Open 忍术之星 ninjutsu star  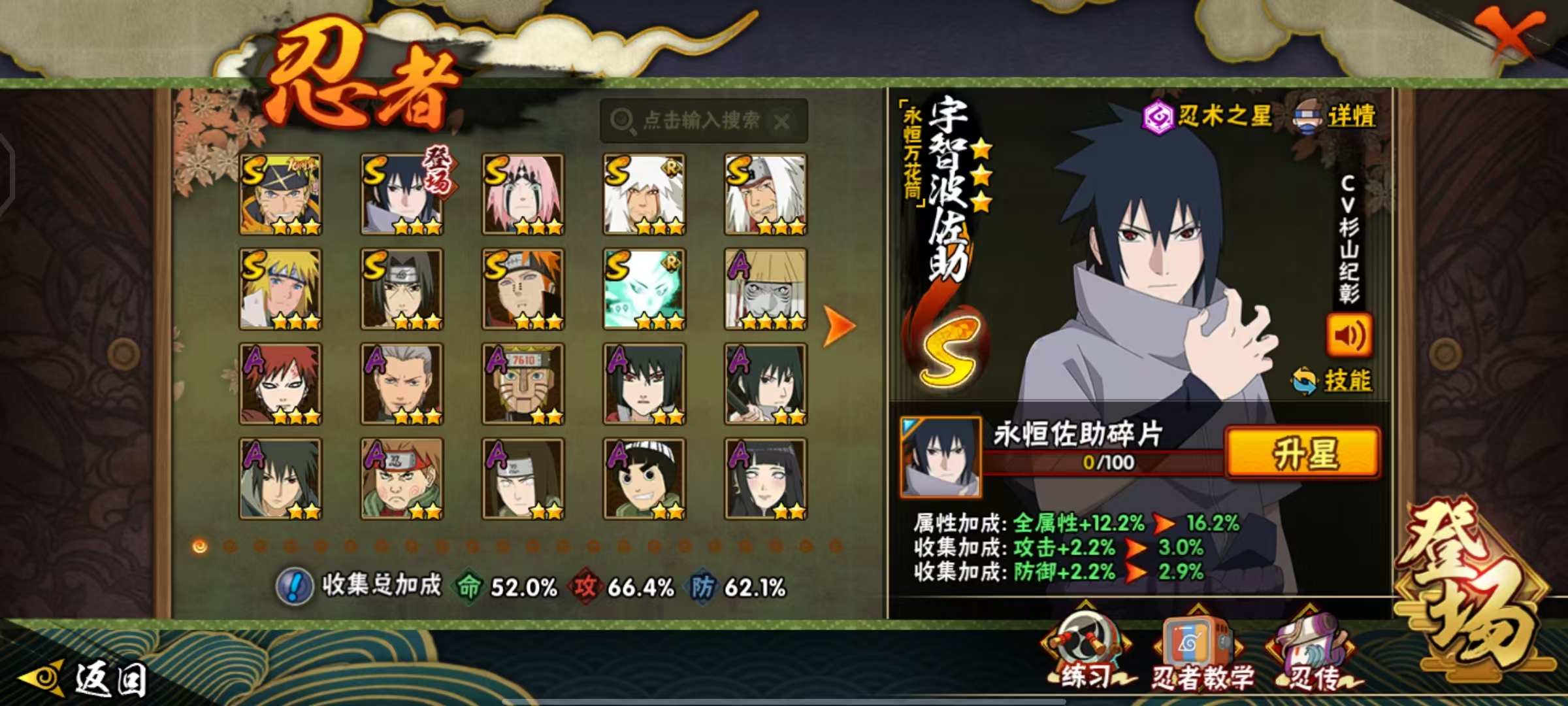1207,117
